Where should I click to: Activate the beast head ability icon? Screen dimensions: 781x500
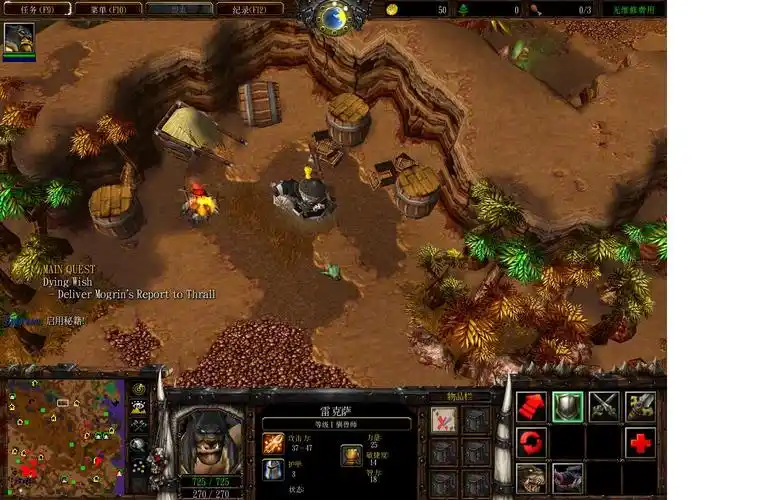[532, 477]
